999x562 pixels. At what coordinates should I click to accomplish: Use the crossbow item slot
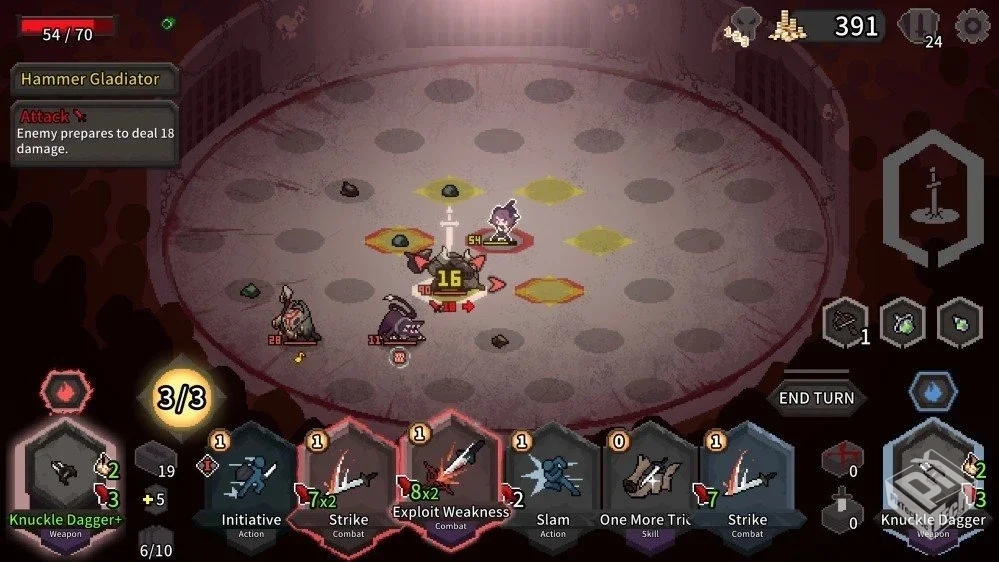click(843, 324)
